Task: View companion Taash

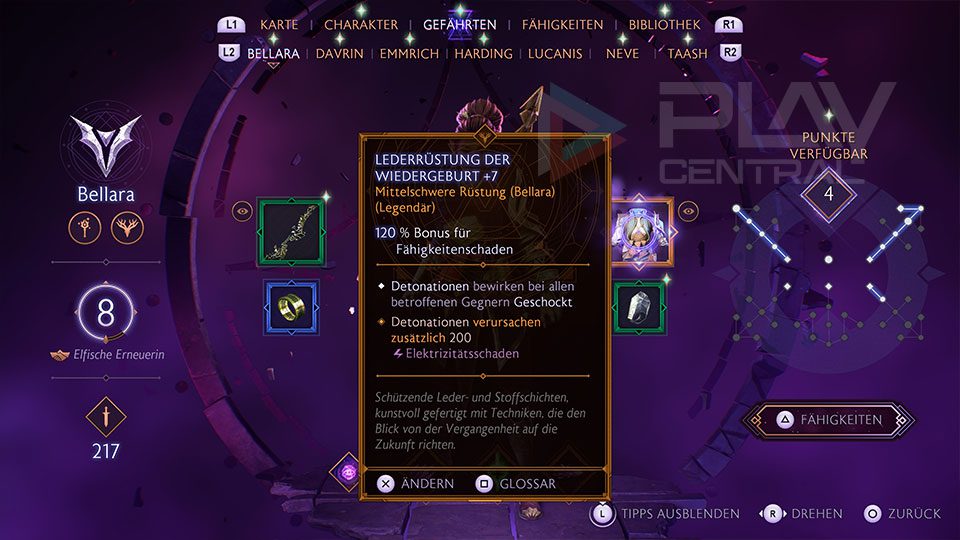Action: click(687, 53)
